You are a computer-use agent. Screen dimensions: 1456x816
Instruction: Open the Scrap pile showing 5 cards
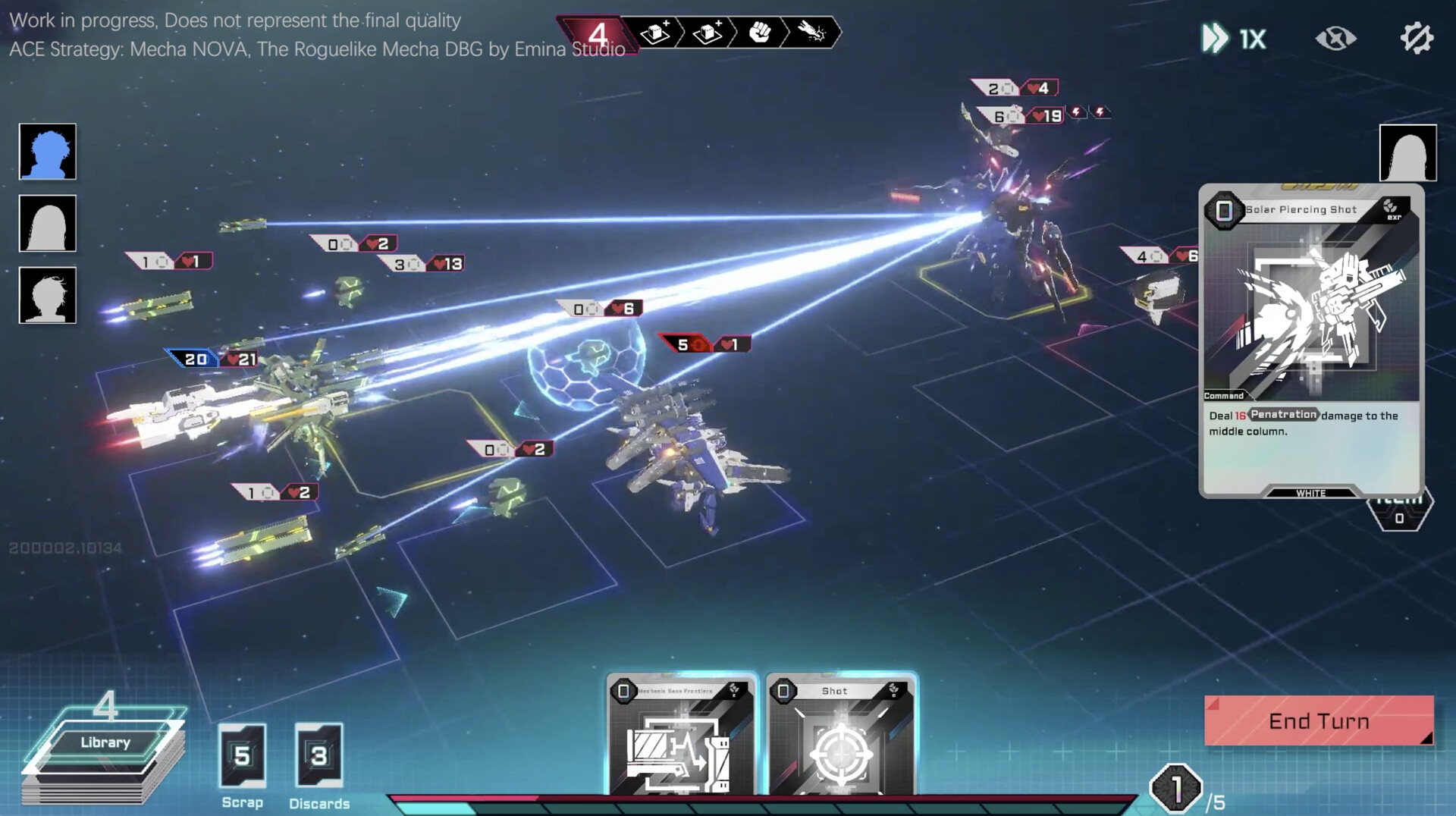tap(241, 756)
